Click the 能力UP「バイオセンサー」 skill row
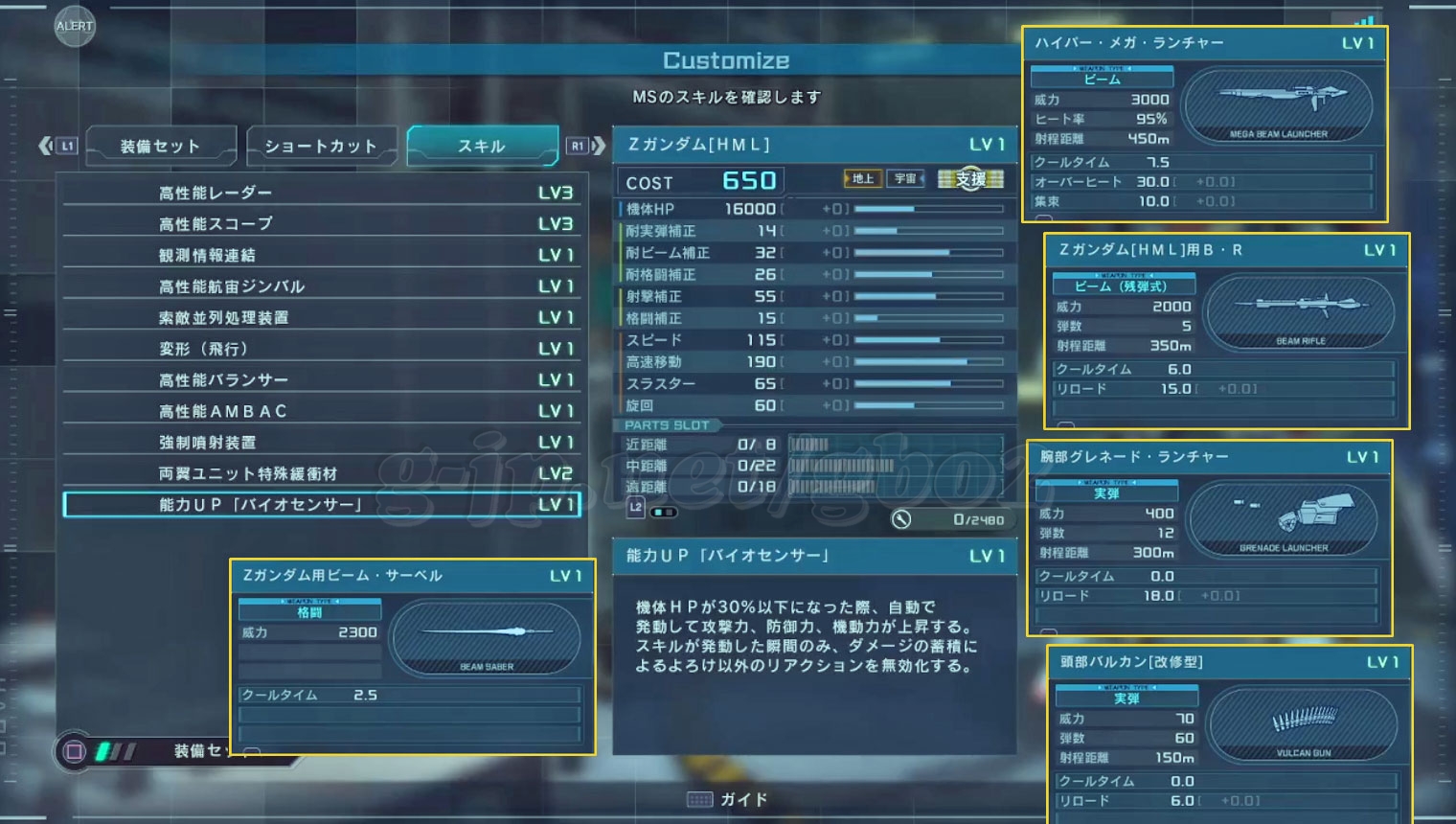Screen dimensions: 1456x824 [322, 505]
